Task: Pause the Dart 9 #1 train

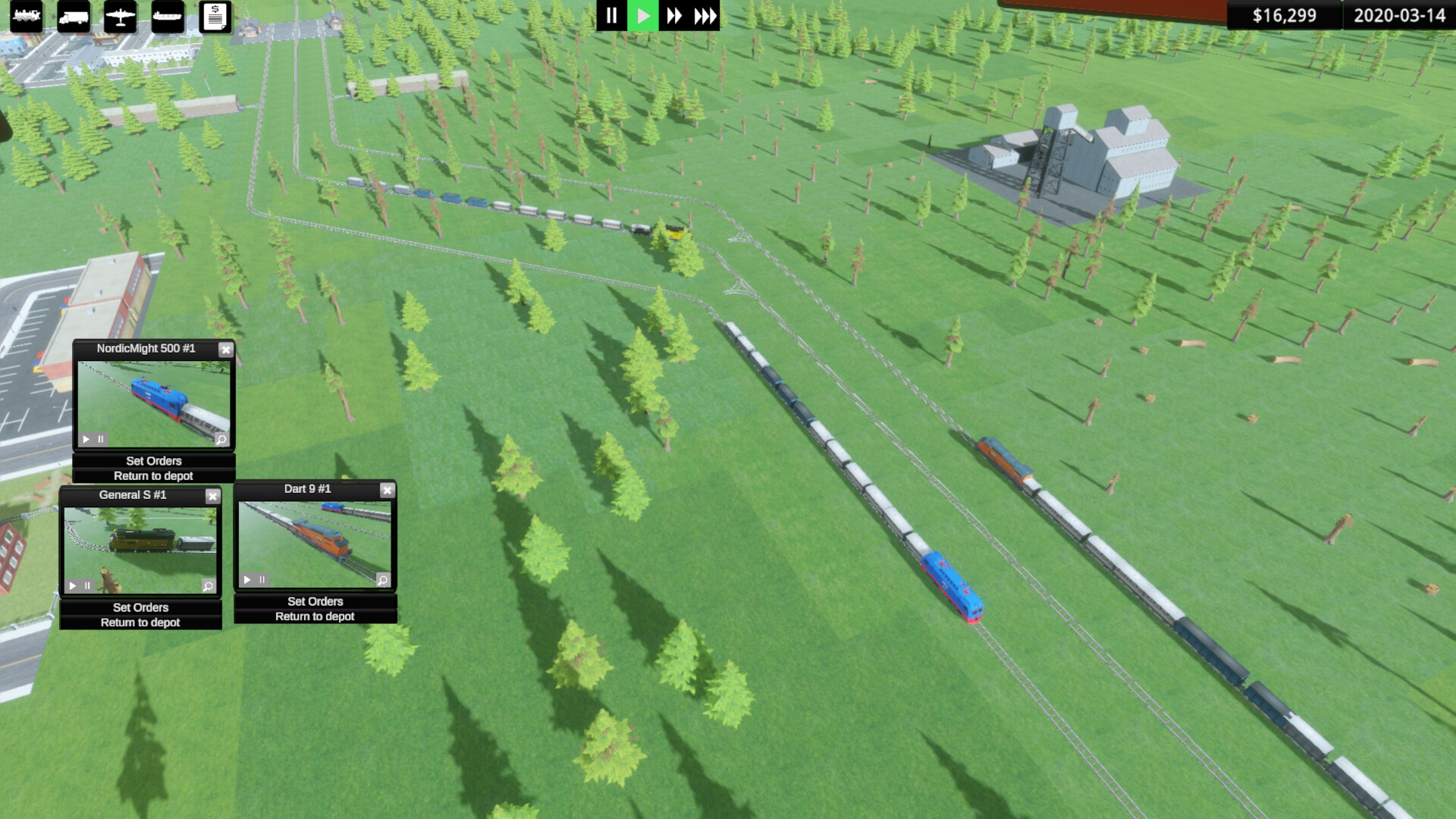Action: (x=261, y=579)
